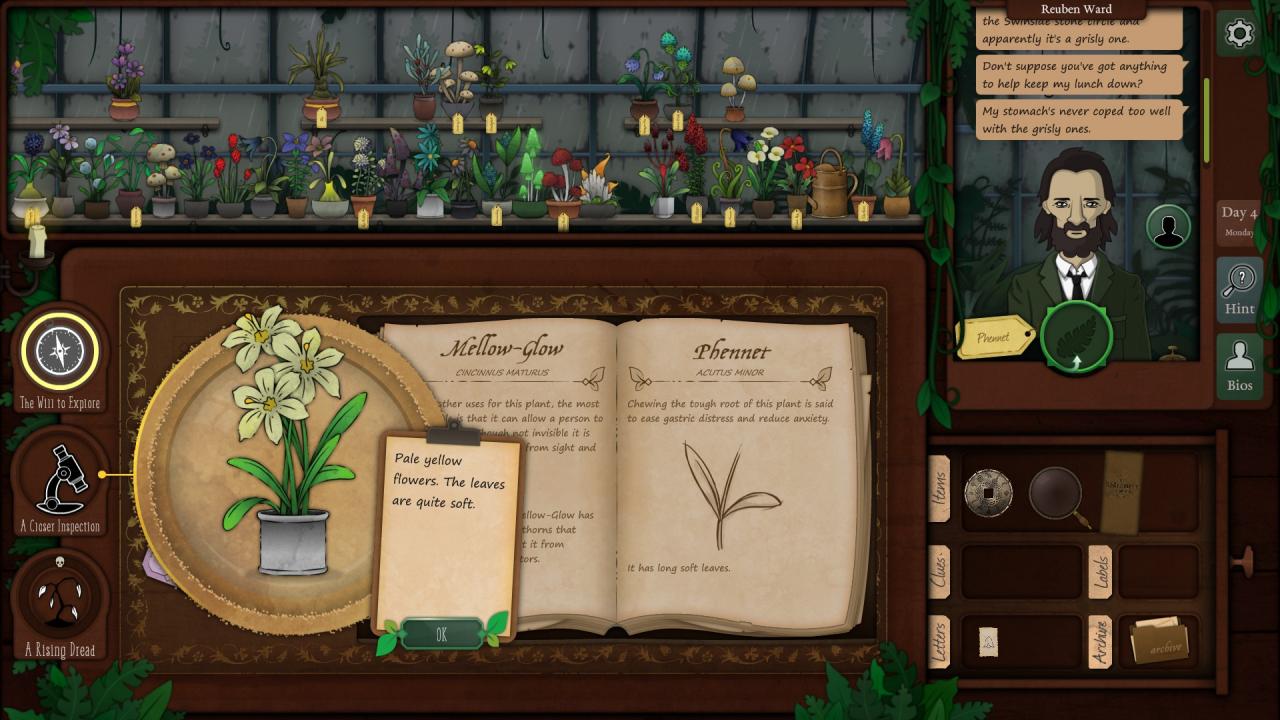Open the archive folder
The width and height of the screenshot is (1280, 720).
1158,642
